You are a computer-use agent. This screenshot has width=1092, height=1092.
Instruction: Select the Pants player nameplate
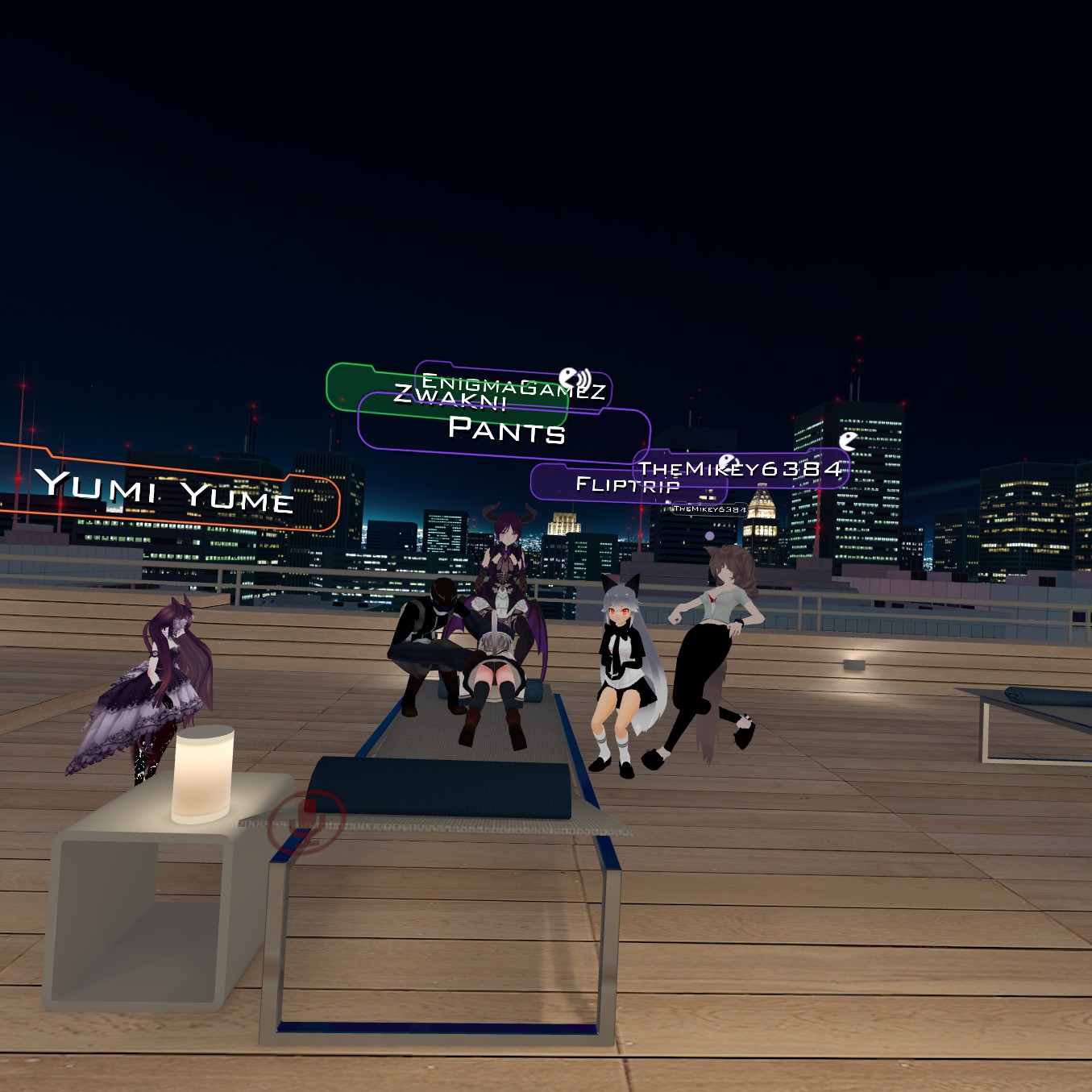(506, 430)
